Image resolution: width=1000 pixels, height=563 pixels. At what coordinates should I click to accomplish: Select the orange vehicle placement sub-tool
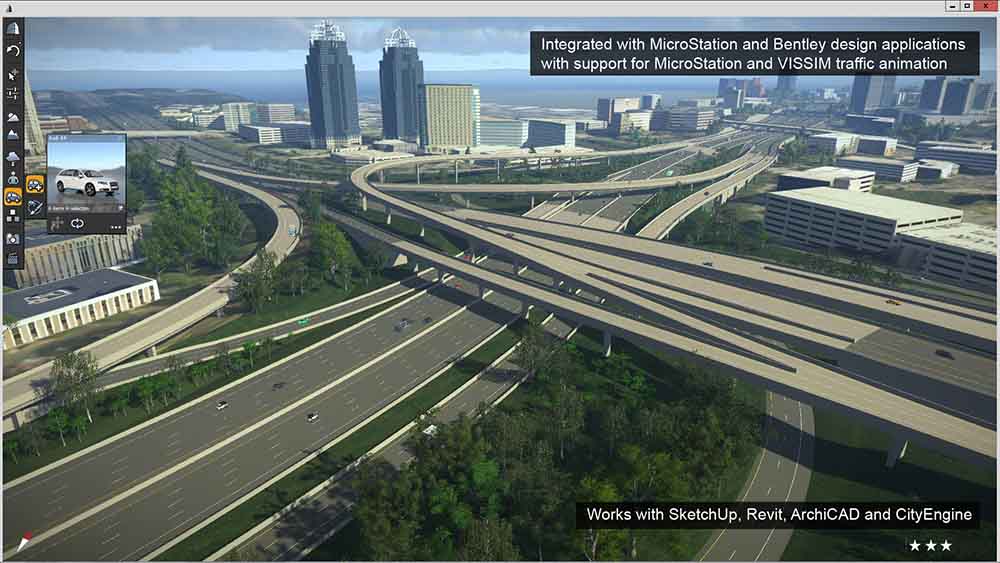35,184
